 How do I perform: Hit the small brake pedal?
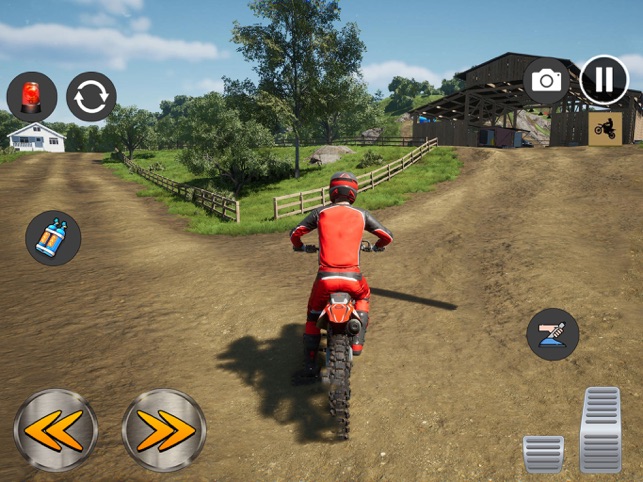click(543, 453)
